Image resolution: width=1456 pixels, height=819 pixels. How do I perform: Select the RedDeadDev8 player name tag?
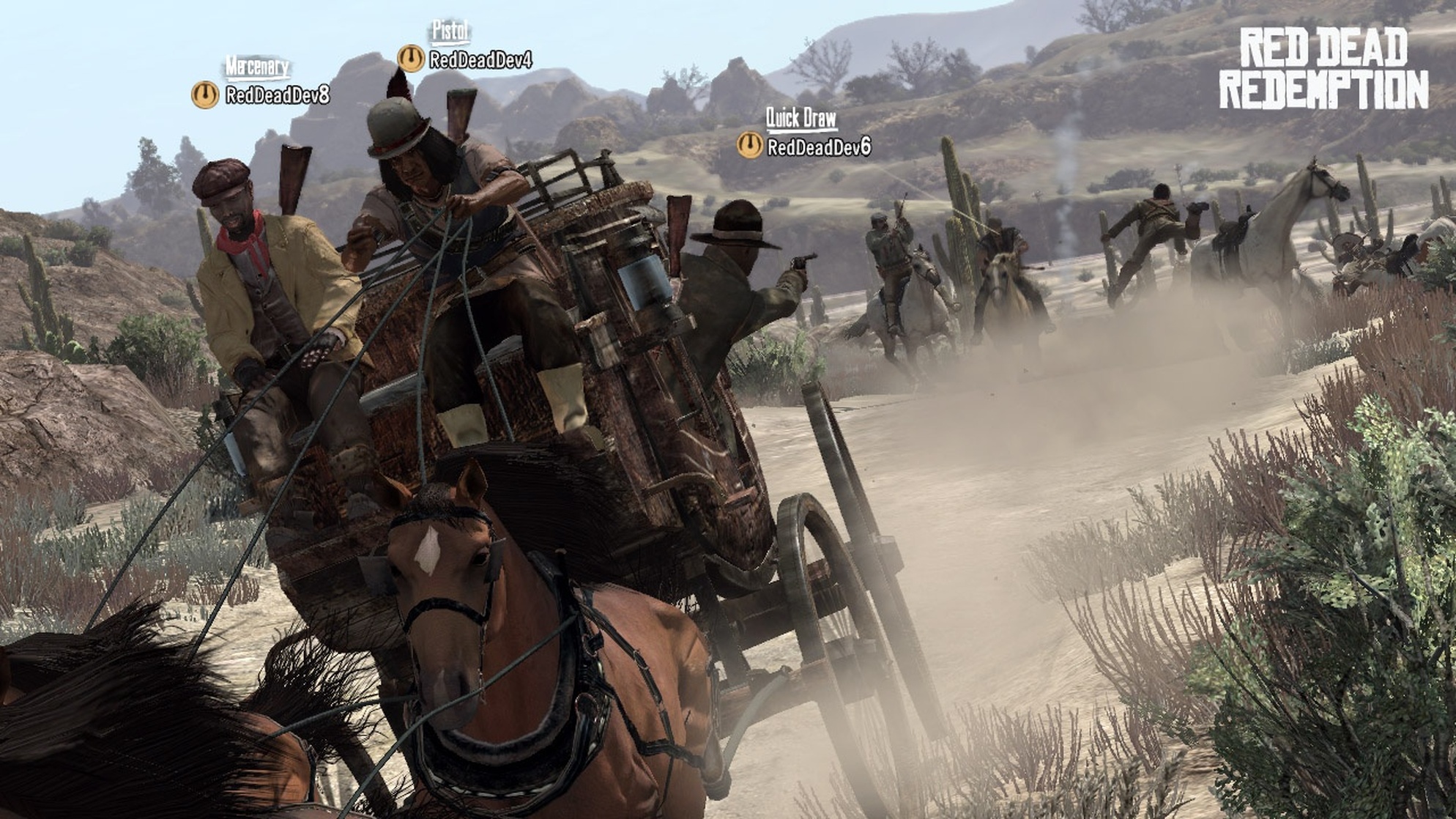point(278,95)
